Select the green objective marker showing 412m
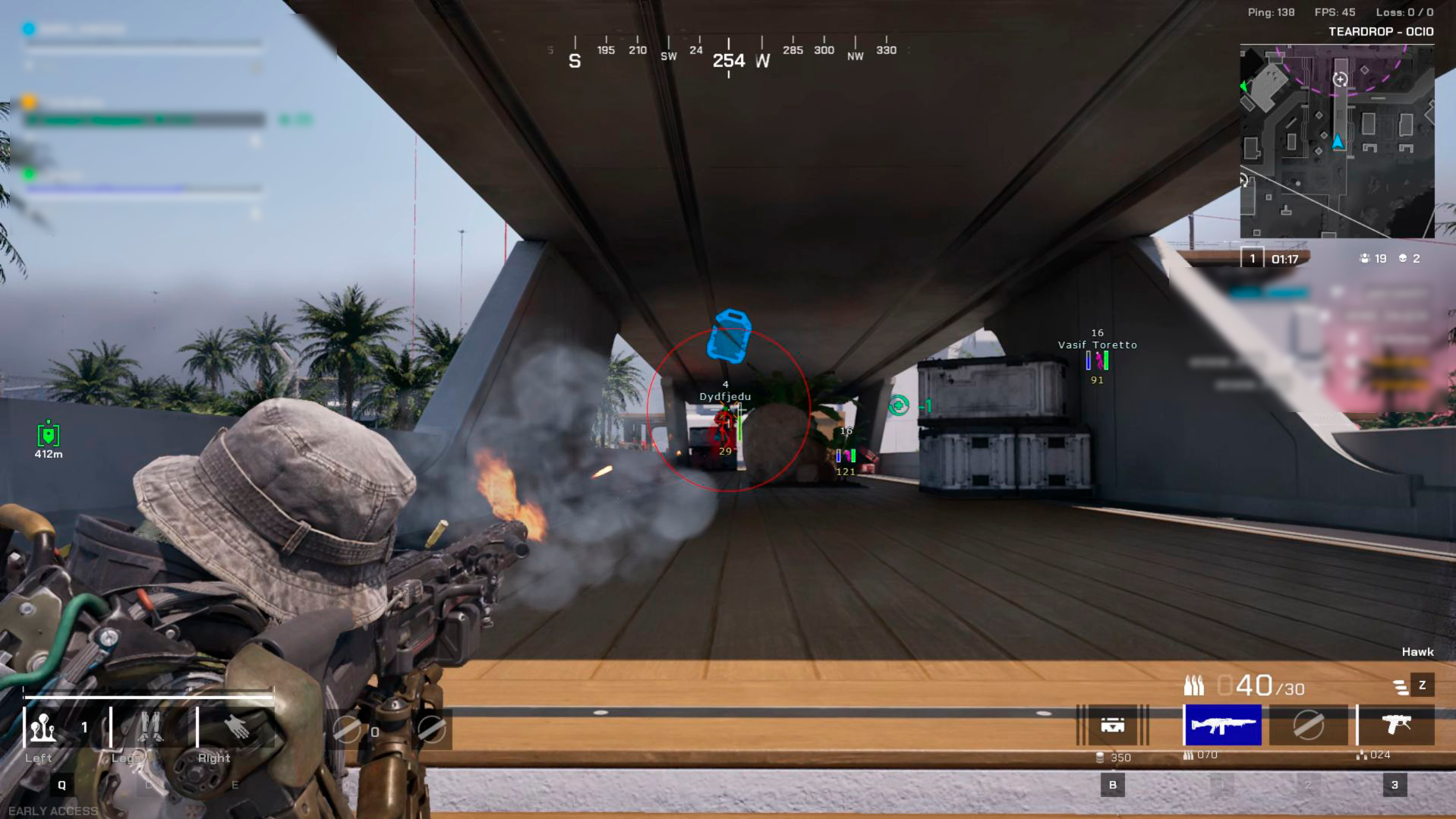The height and width of the screenshot is (819, 1456). (x=49, y=435)
